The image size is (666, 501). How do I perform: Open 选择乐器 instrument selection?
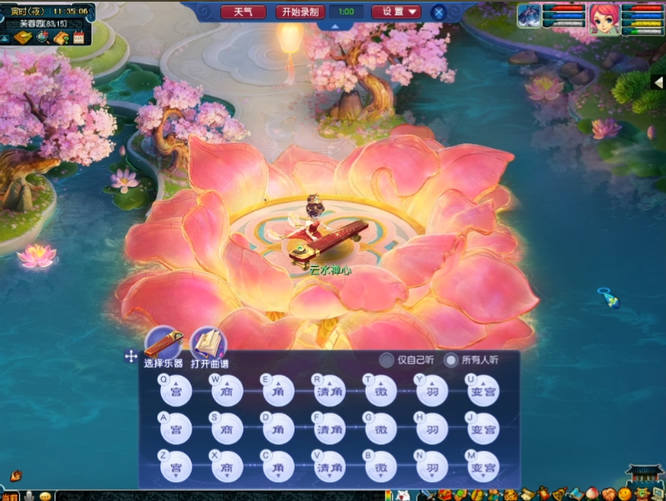164,345
